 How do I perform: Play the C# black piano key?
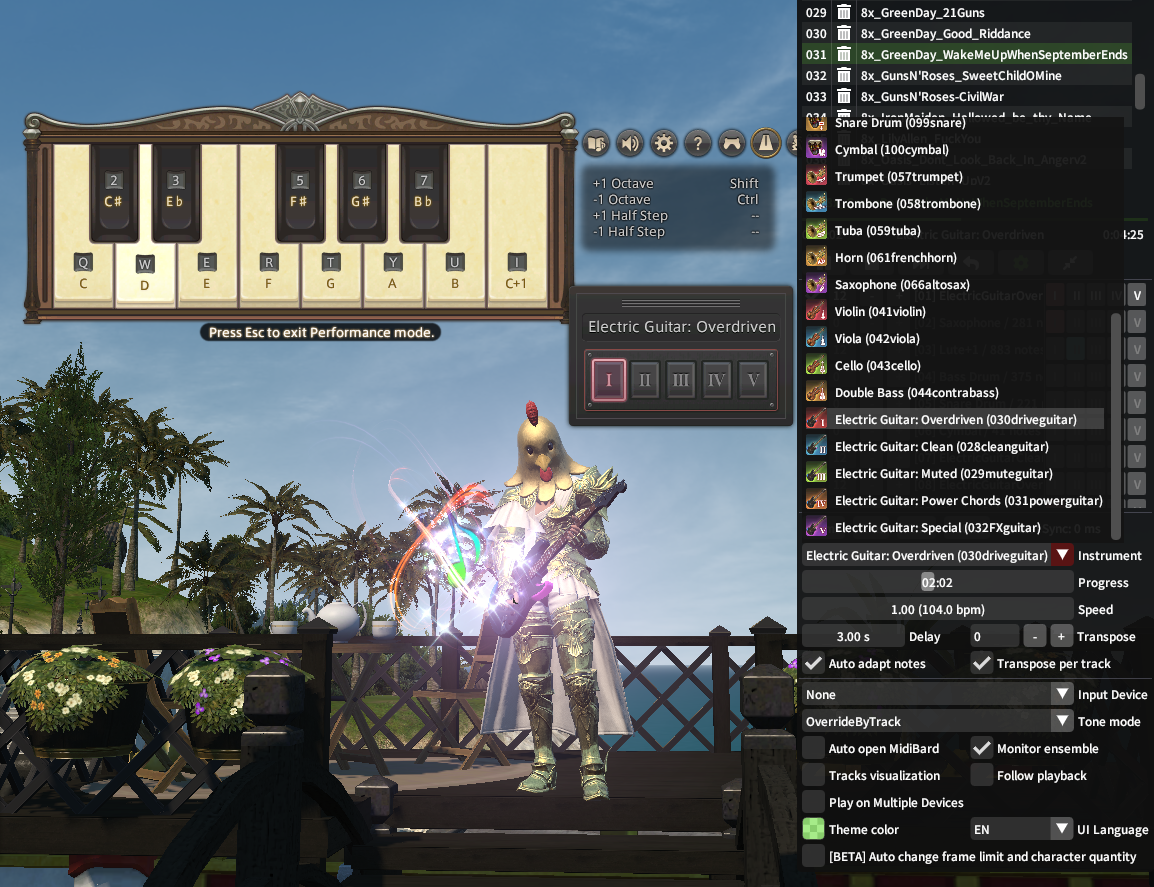[x=114, y=191]
